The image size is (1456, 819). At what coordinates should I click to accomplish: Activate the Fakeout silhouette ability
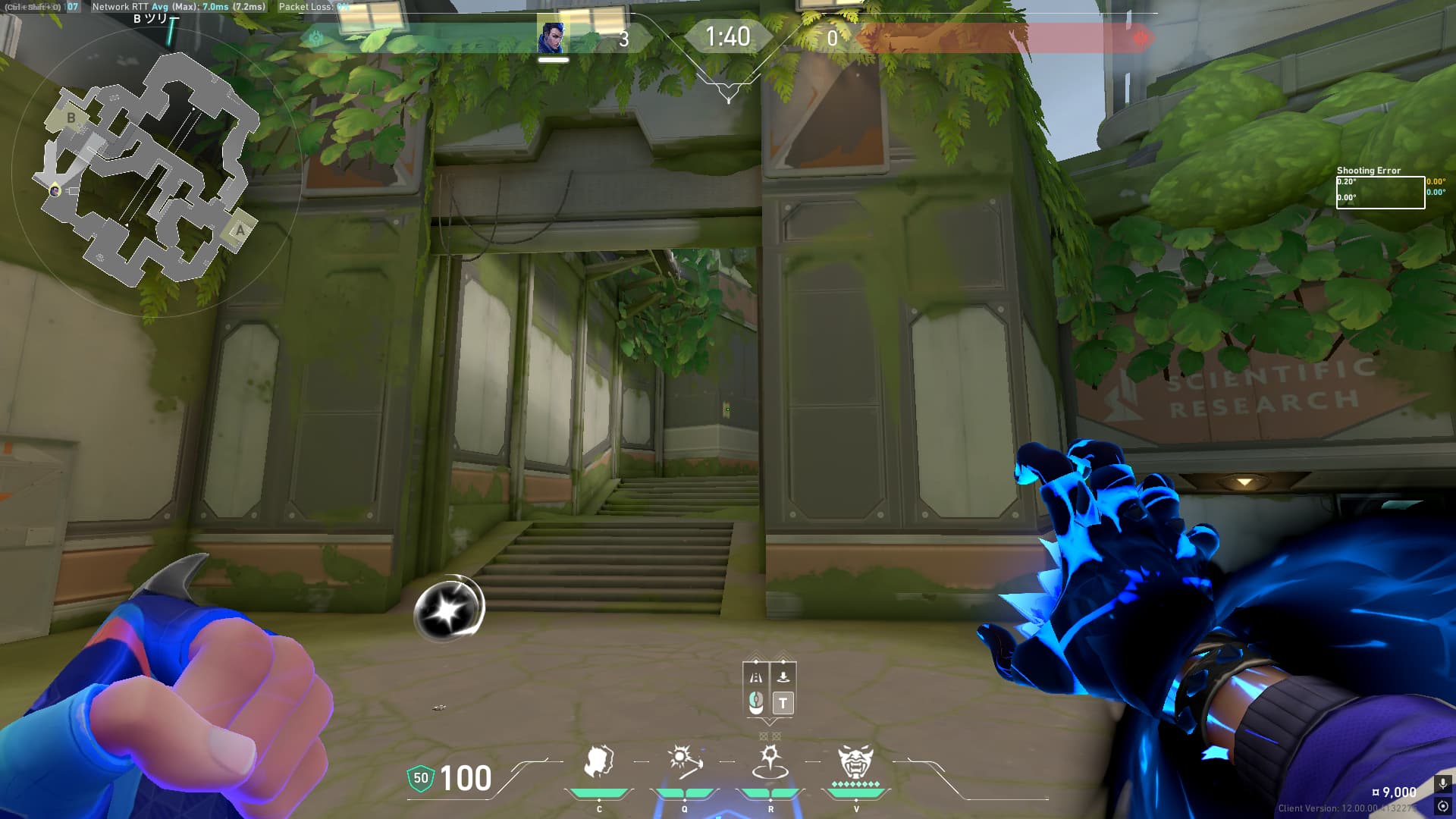pos(599,762)
